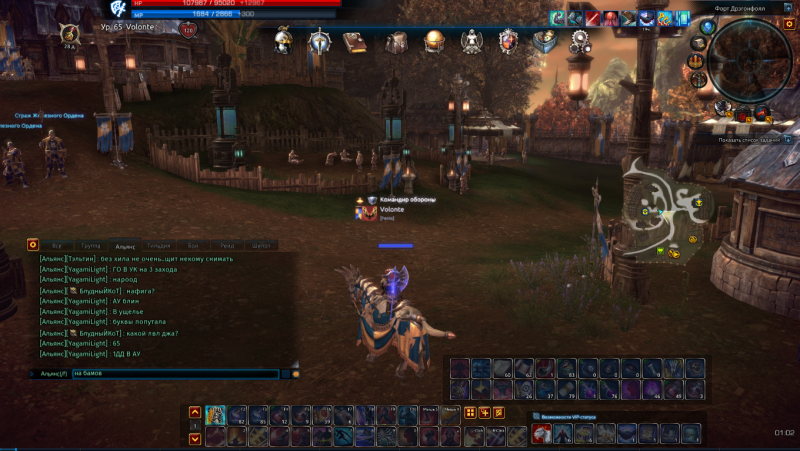Show the quest list "Показать список заданий"
This screenshot has height=451, width=800.
coord(753,140)
